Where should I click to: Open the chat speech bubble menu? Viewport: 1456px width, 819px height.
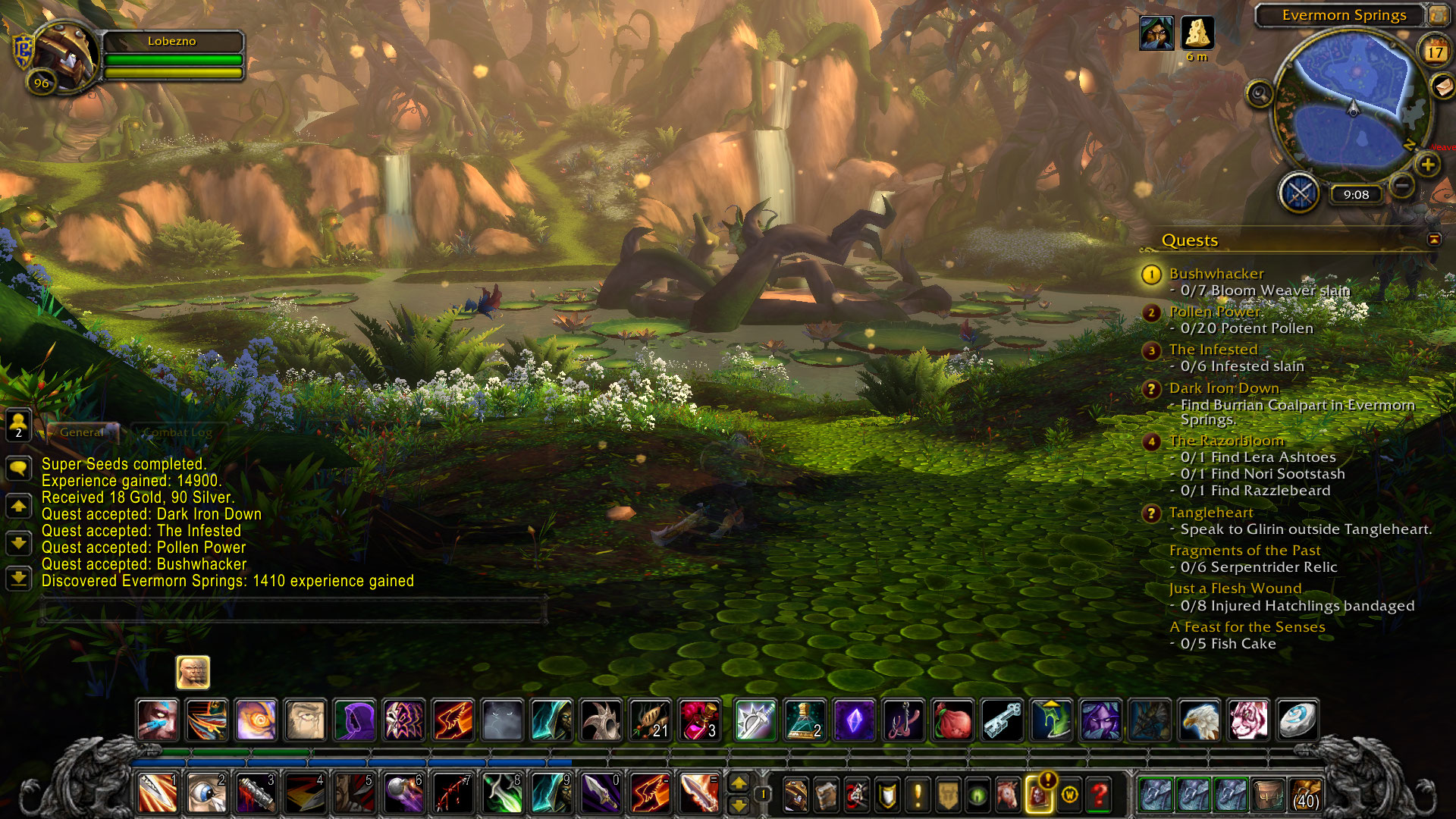[19, 468]
